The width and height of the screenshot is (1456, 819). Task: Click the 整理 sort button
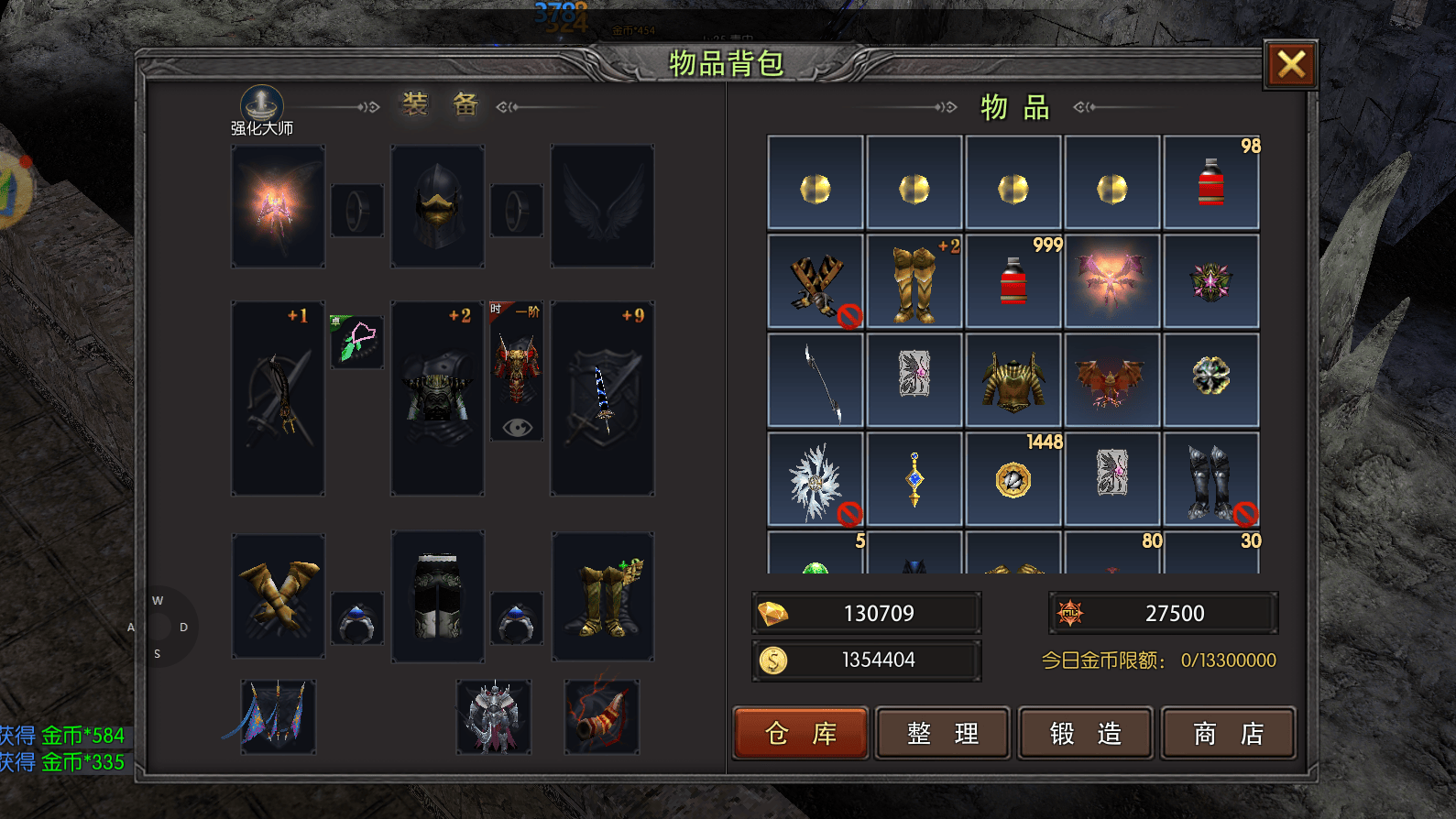pos(943,733)
